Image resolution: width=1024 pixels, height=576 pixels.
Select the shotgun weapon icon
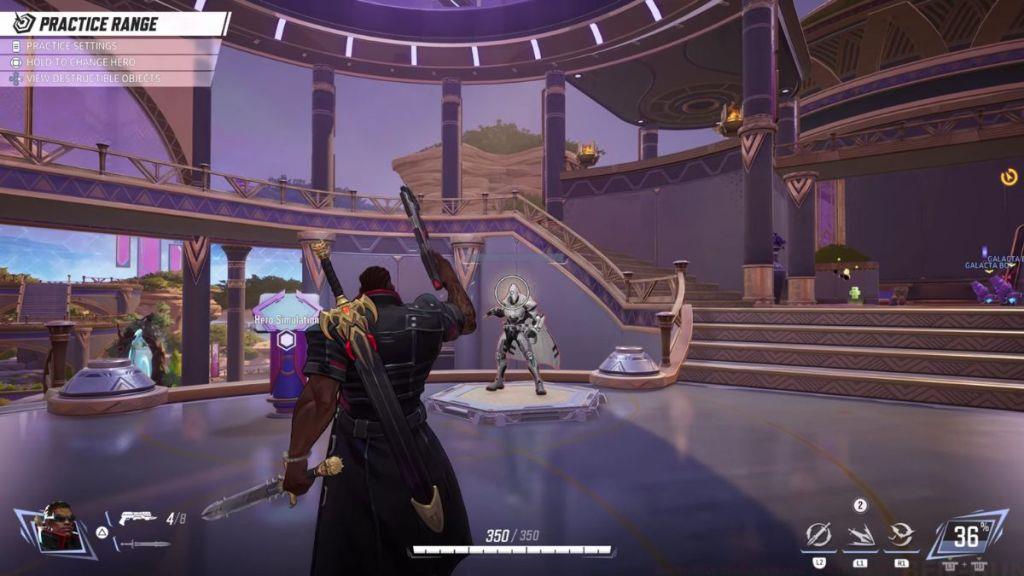pos(137,518)
